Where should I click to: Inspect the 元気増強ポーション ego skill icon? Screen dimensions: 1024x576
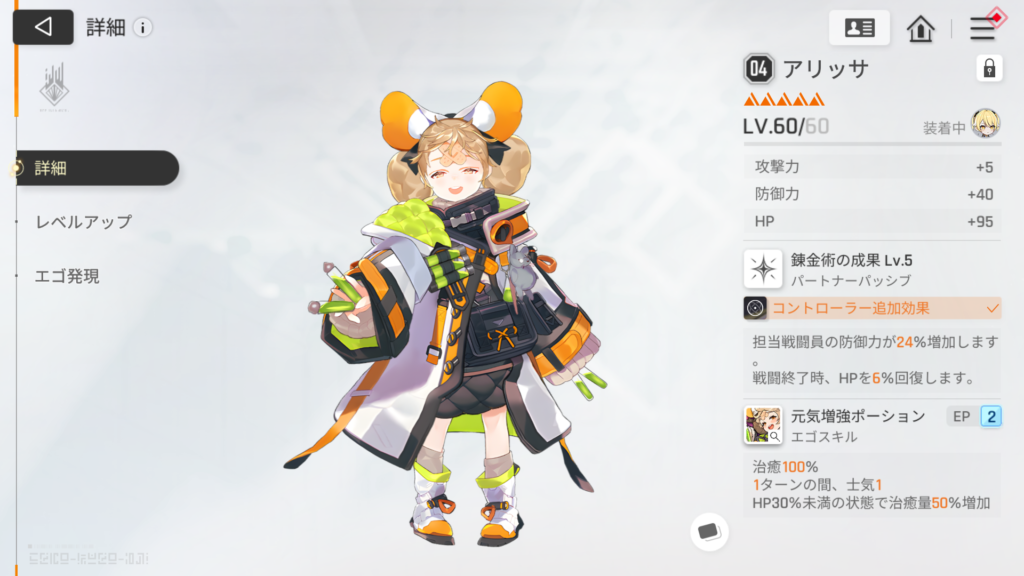click(x=763, y=425)
